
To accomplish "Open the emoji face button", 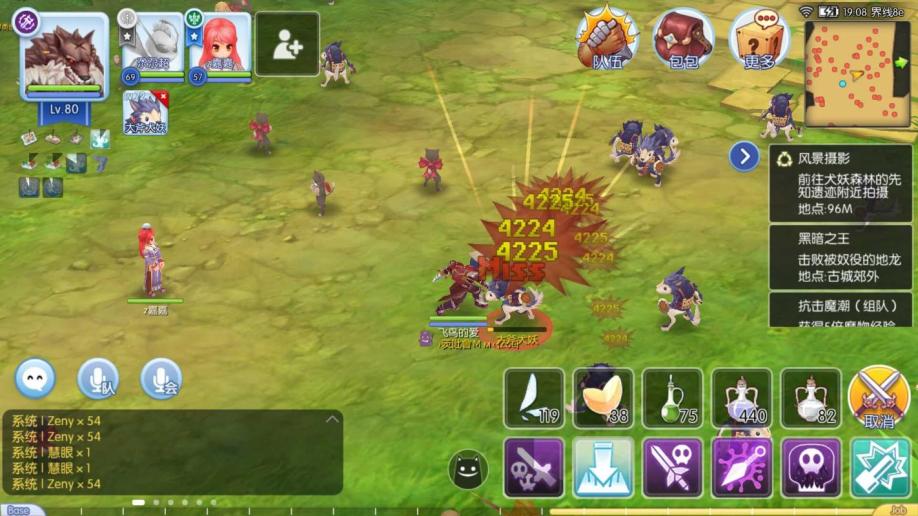I will pyautogui.click(x=35, y=379).
